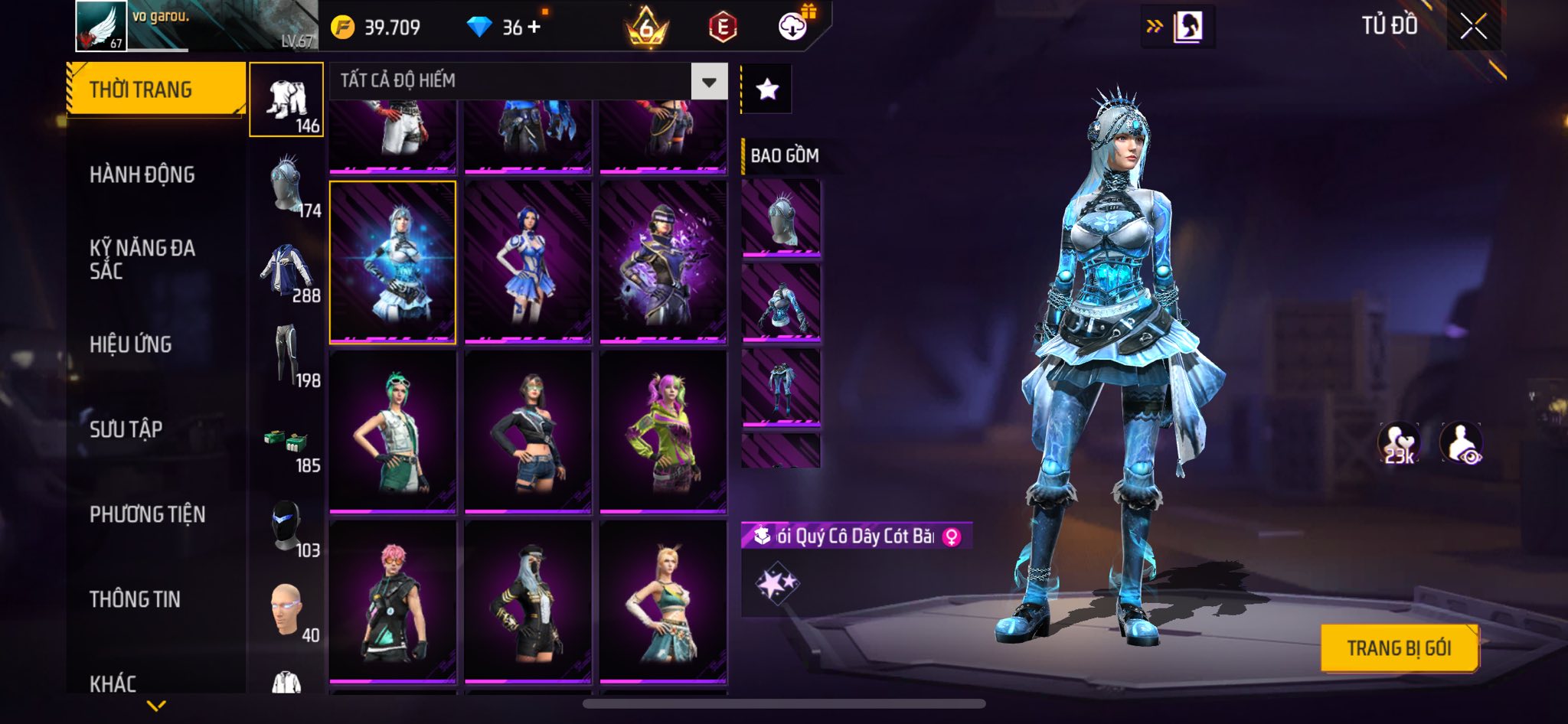Go to the Sưu Tập tab
The height and width of the screenshot is (724, 1568).
click(126, 429)
